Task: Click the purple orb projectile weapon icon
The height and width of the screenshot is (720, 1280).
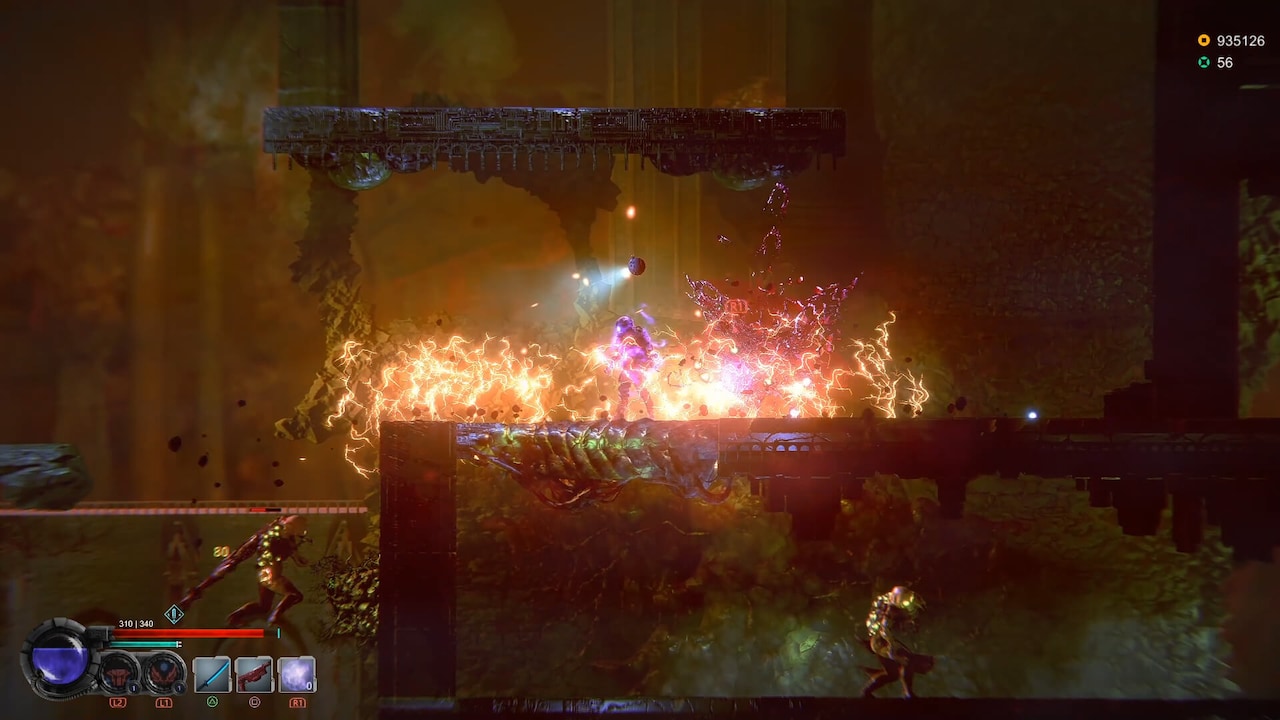Action: click(296, 676)
